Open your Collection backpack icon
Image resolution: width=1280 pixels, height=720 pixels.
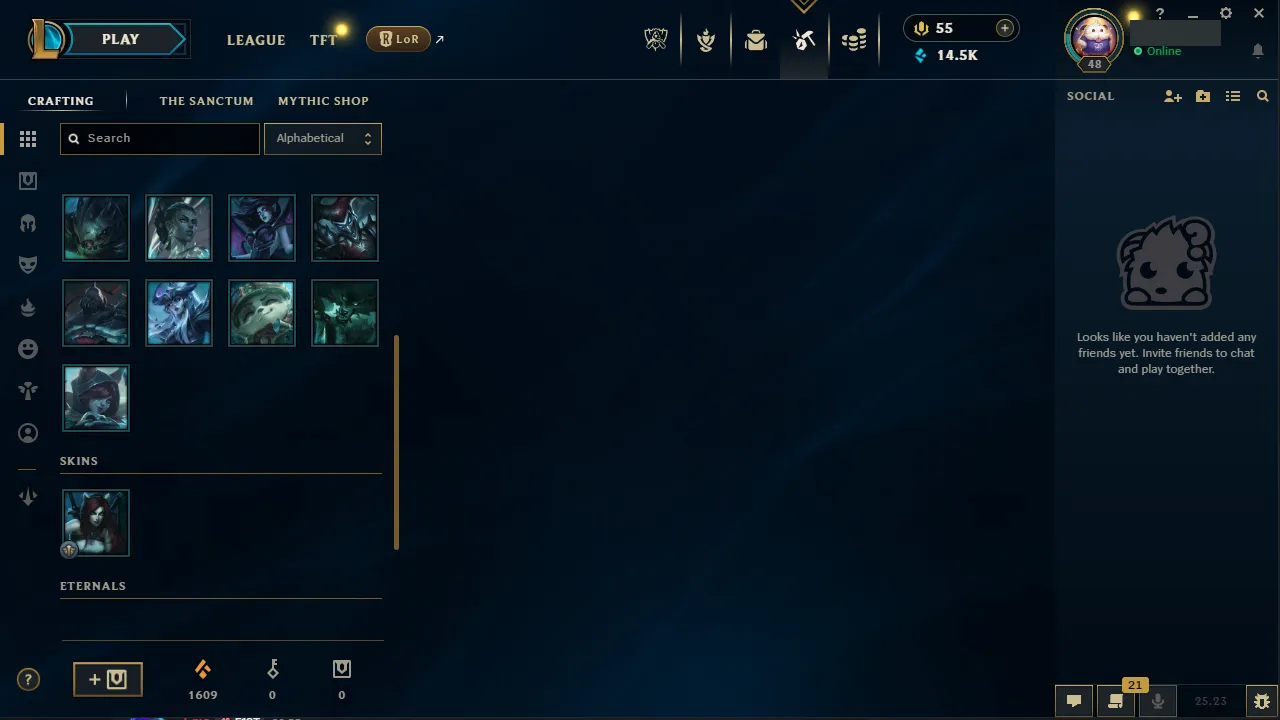(x=756, y=40)
